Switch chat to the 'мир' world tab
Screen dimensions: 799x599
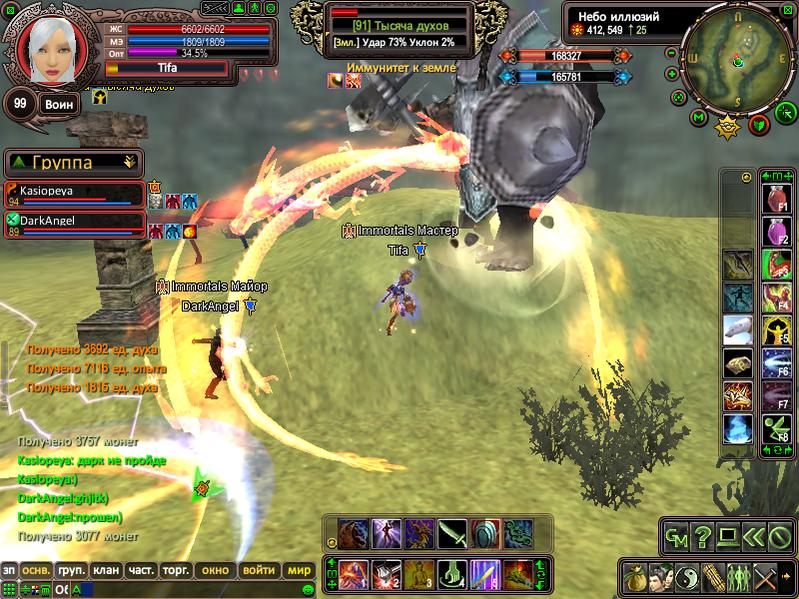click(x=299, y=570)
